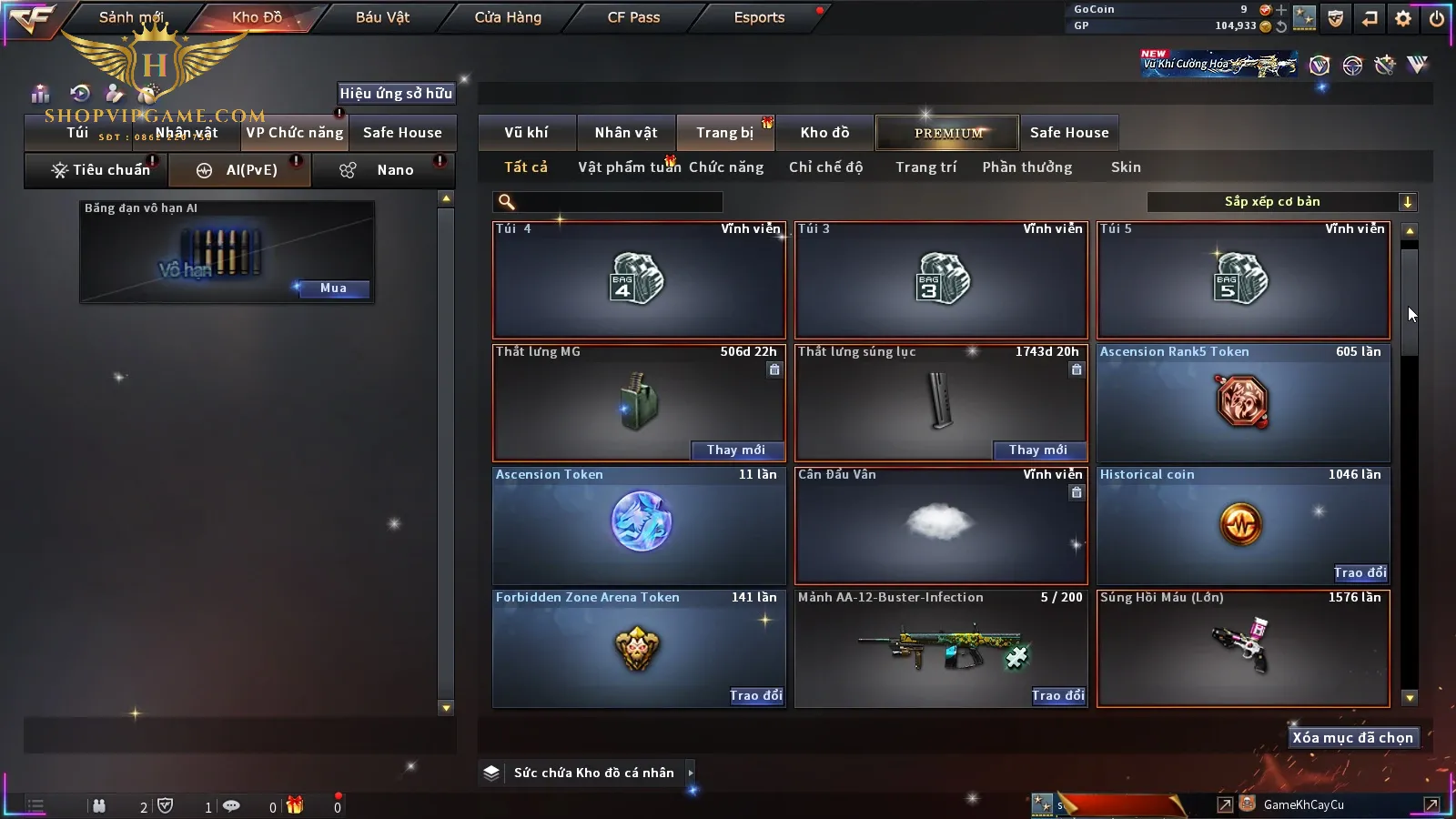Click the power exit icon

click(x=1437, y=18)
